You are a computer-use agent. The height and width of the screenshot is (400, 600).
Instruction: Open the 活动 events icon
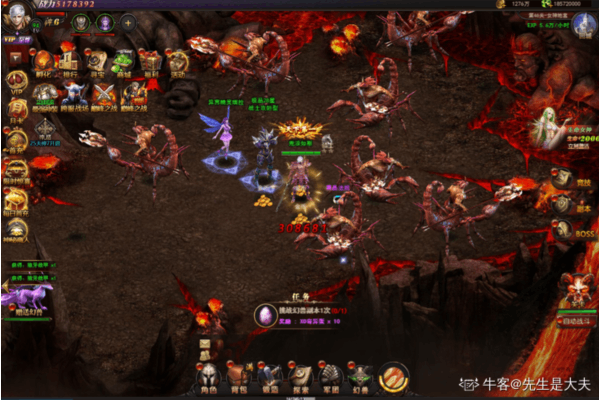(176, 64)
